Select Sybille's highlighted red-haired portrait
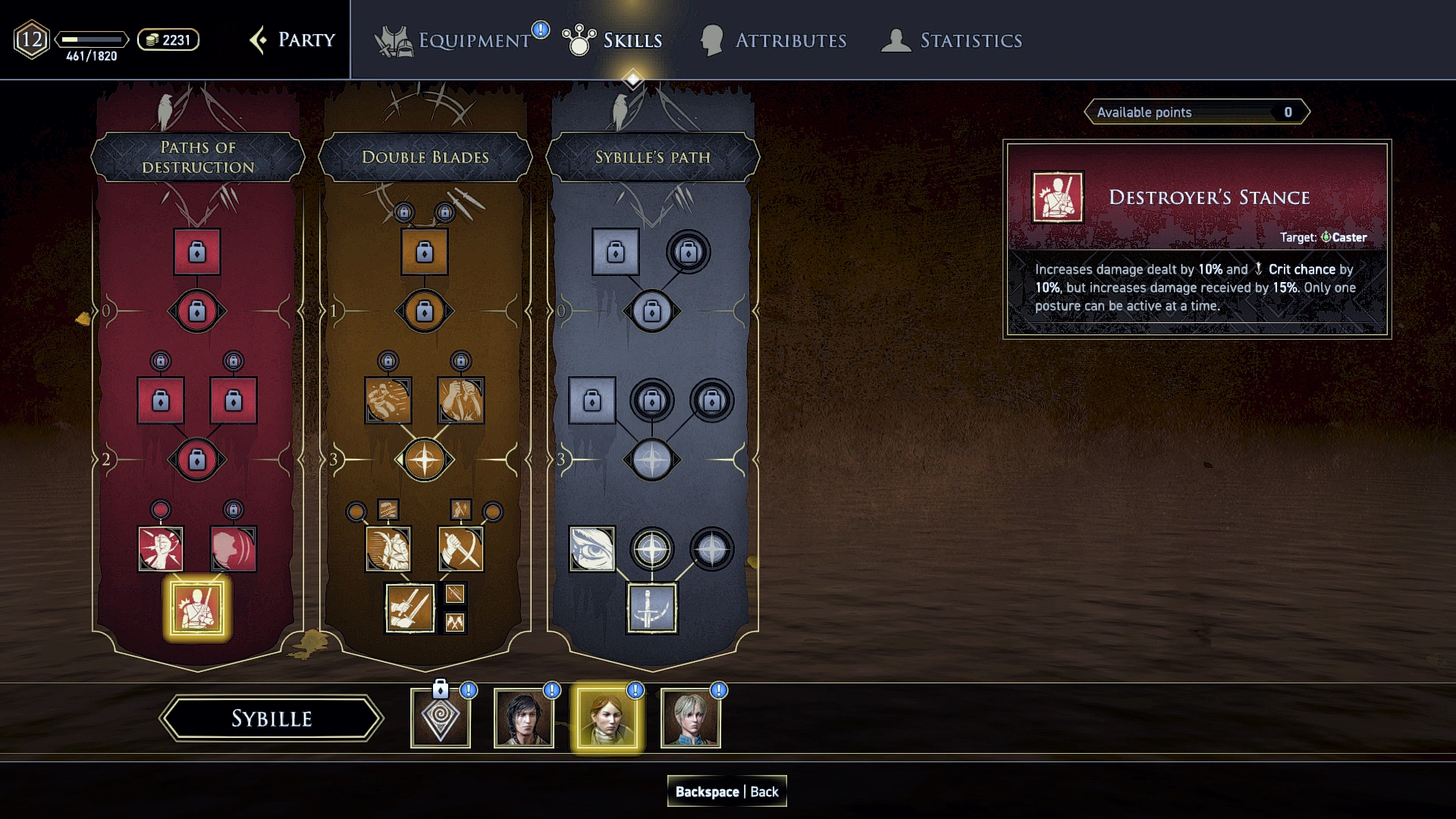Viewport: 1456px width, 819px height. (x=607, y=718)
